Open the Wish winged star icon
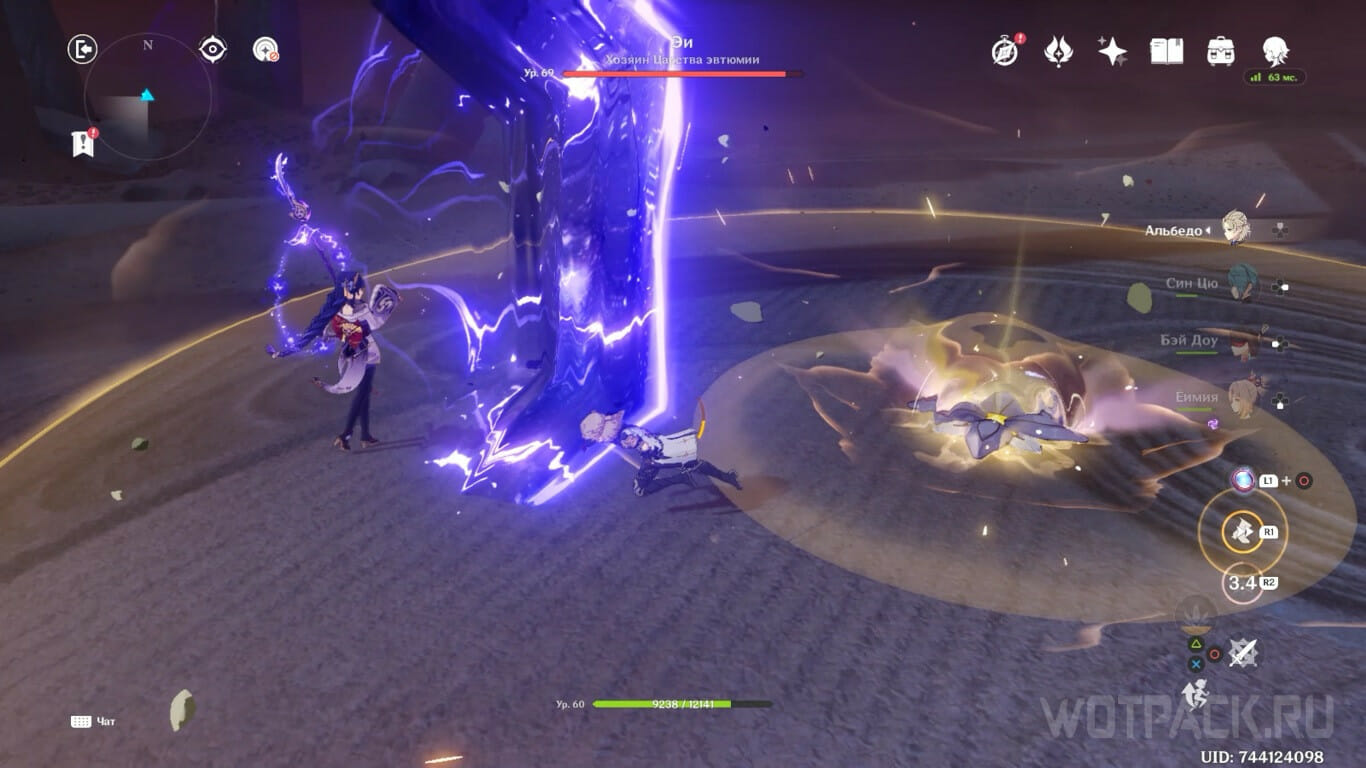Screen dimensions: 1366x768 pyautogui.click(x=1058, y=50)
